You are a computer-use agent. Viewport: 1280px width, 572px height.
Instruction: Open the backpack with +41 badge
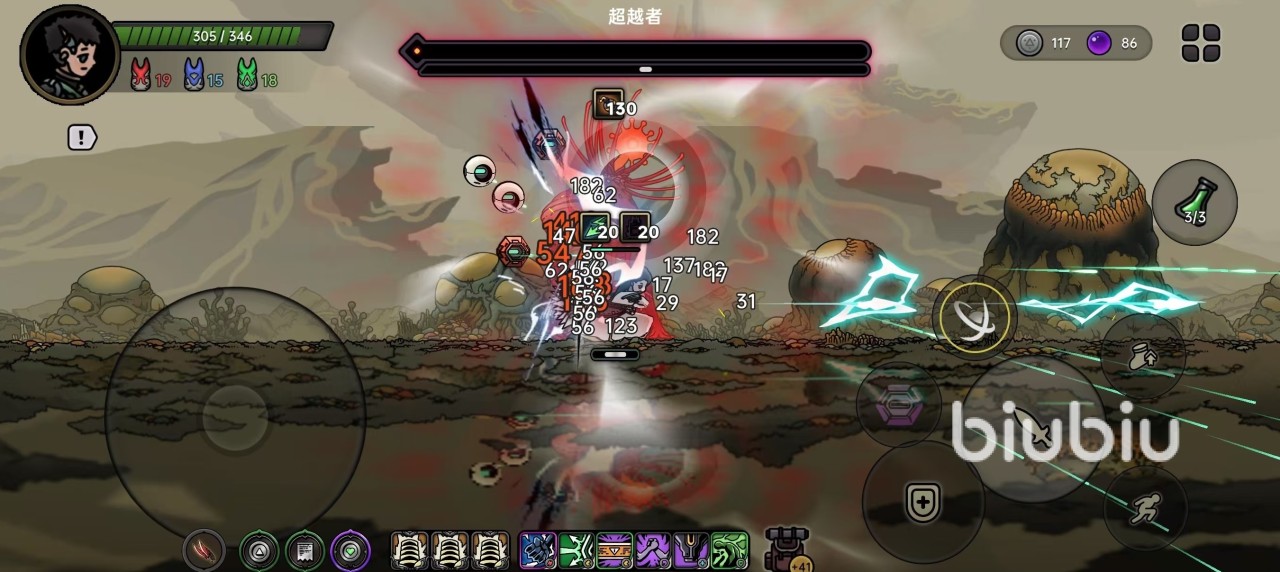[786, 549]
